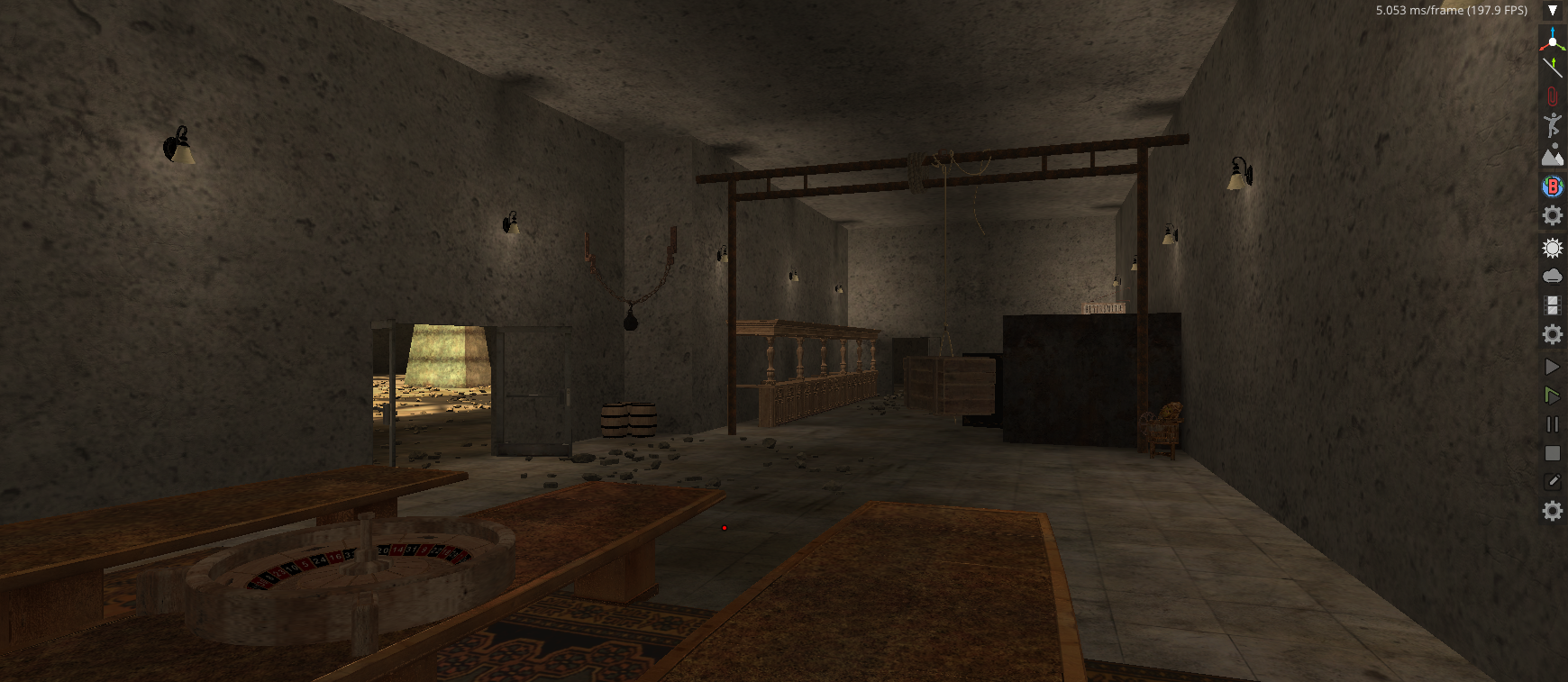Image resolution: width=1568 pixels, height=682 pixels.
Task: Open the cloud weather settings
Action: 1552,276
